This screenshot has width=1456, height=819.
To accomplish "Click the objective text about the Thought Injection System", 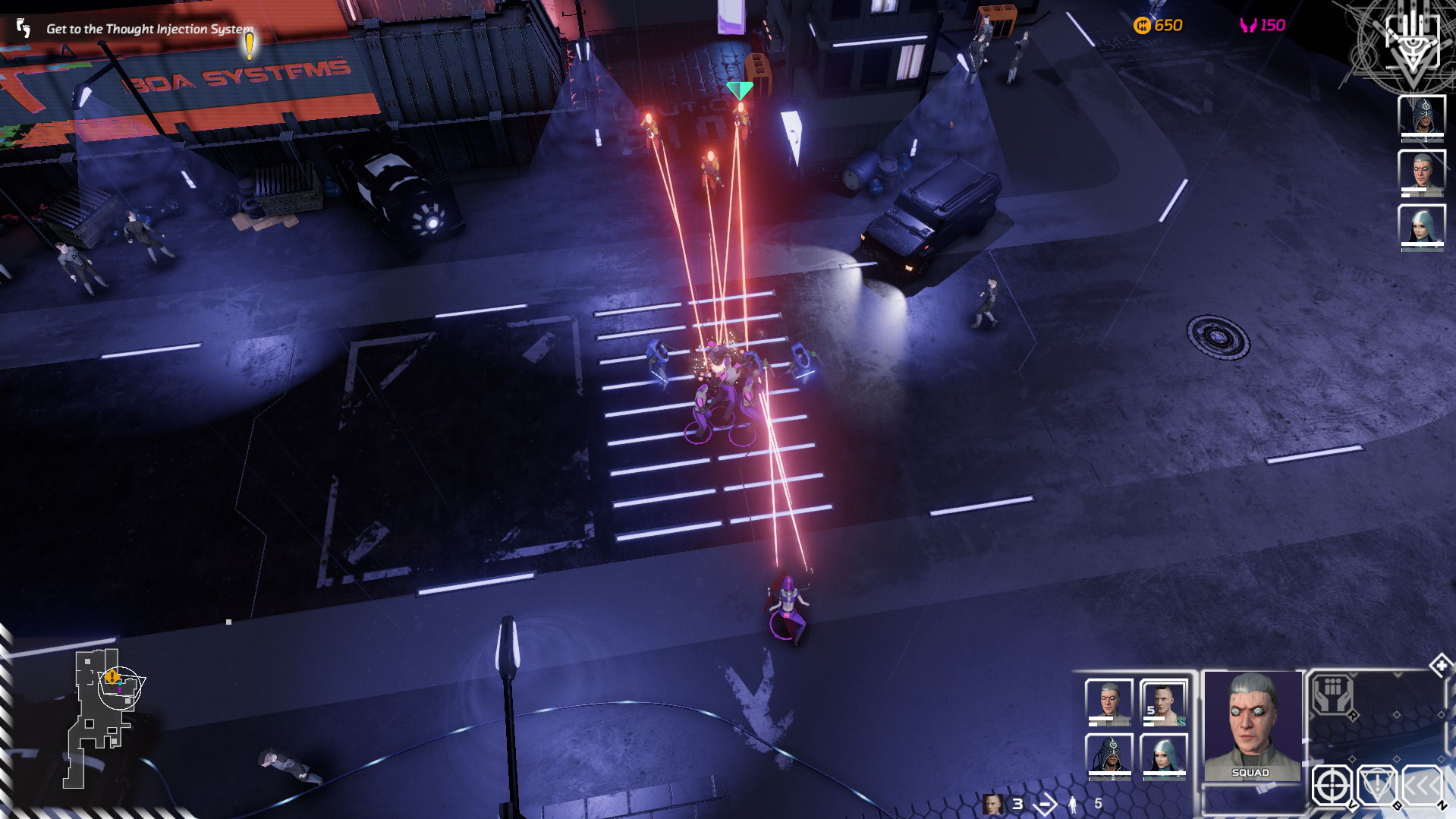I will (x=149, y=29).
